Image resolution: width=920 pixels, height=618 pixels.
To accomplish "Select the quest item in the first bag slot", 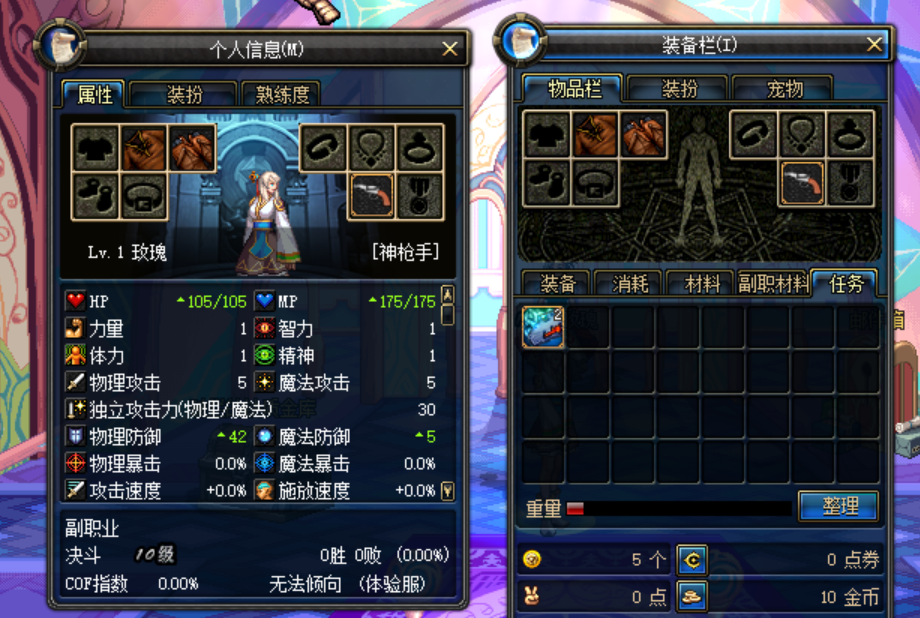I will (x=543, y=328).
